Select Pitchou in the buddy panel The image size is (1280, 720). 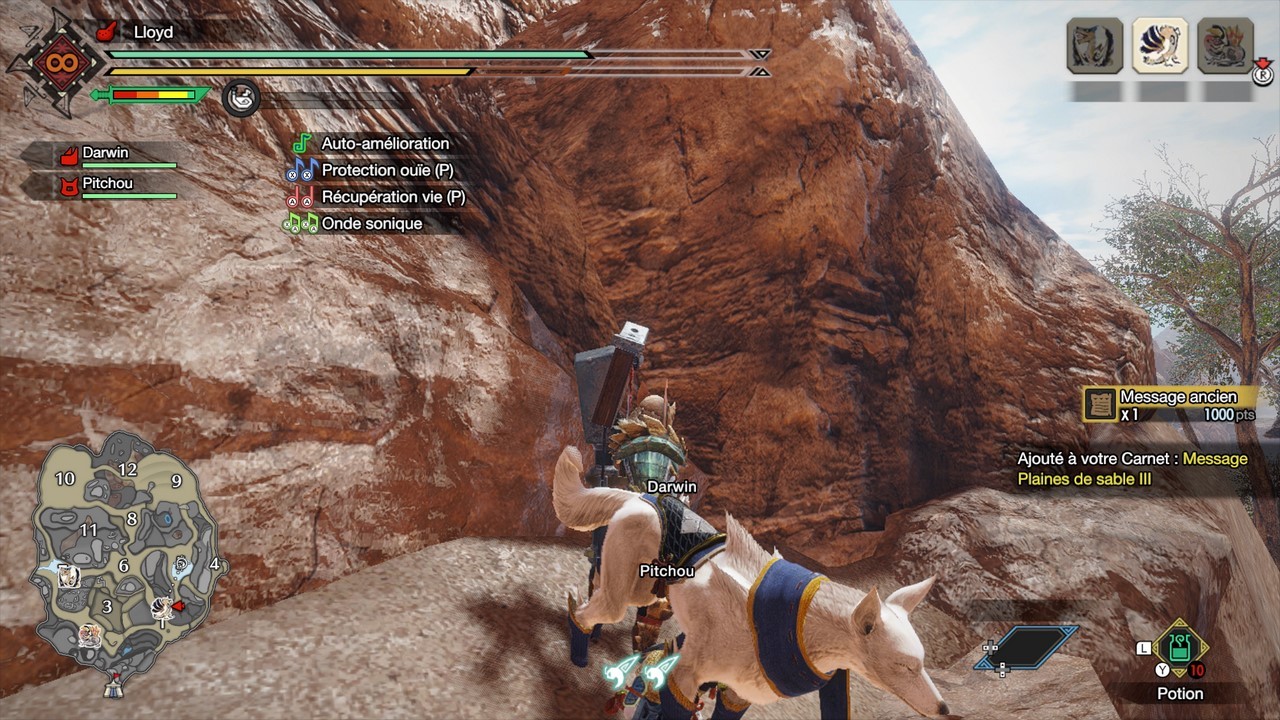tap(104, 184)
